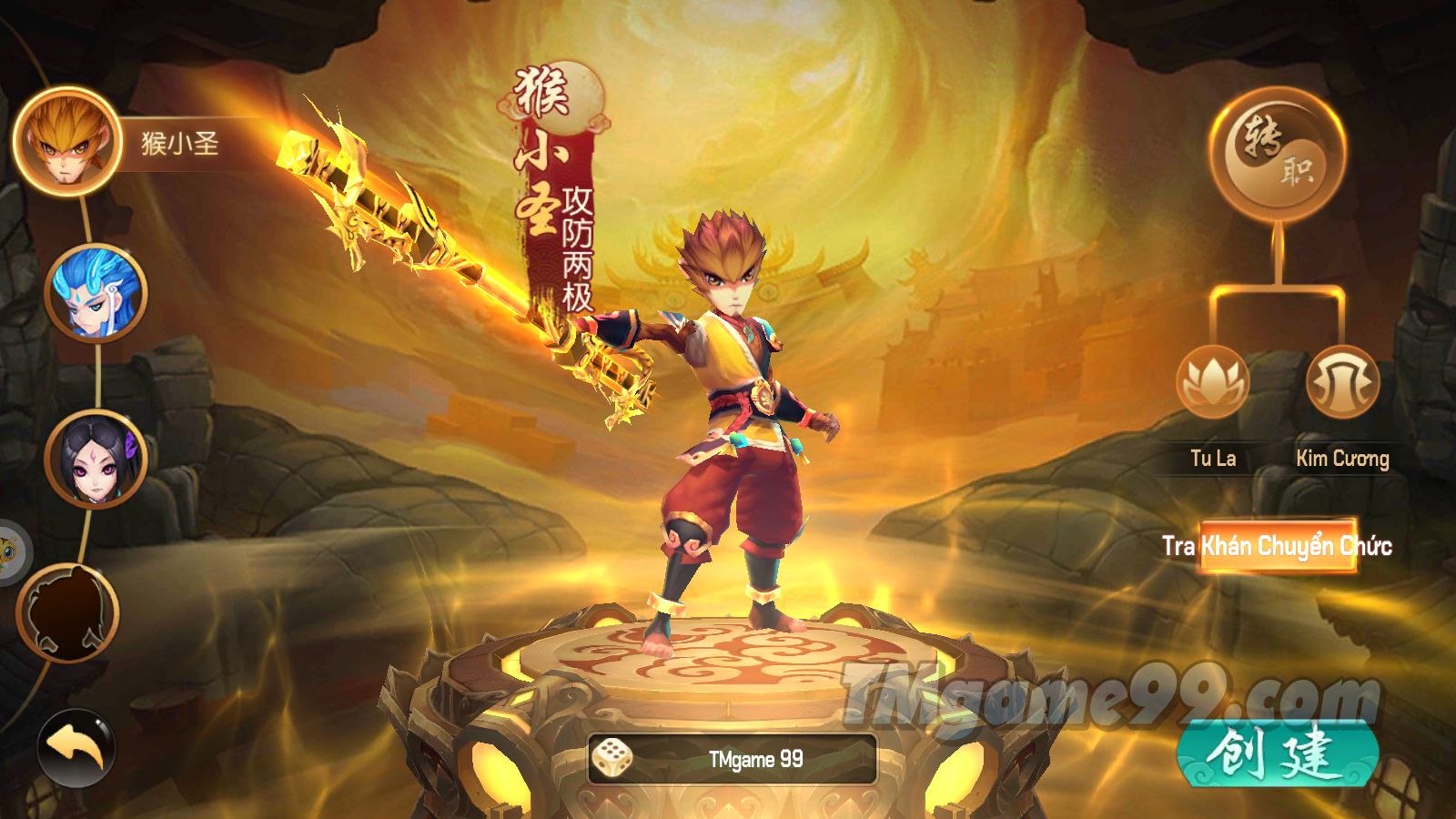Screen dimensions: 1456x819
Task: Open Tra Khán Chuyển Chức panel
Action: click(1274, 548)
